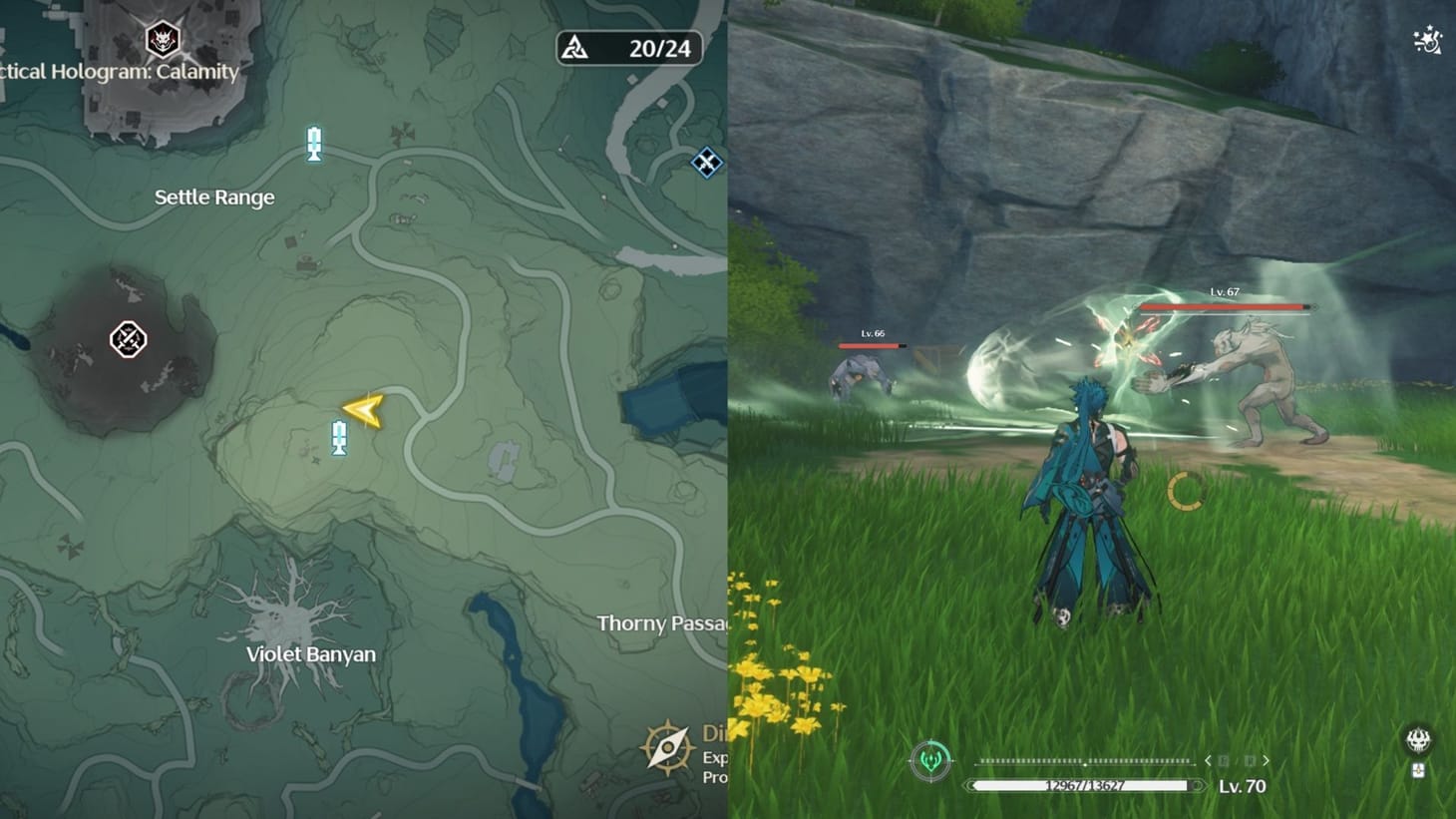Switch to party member slot 1
1456x819 pixels.
(x=1224, y=760)
